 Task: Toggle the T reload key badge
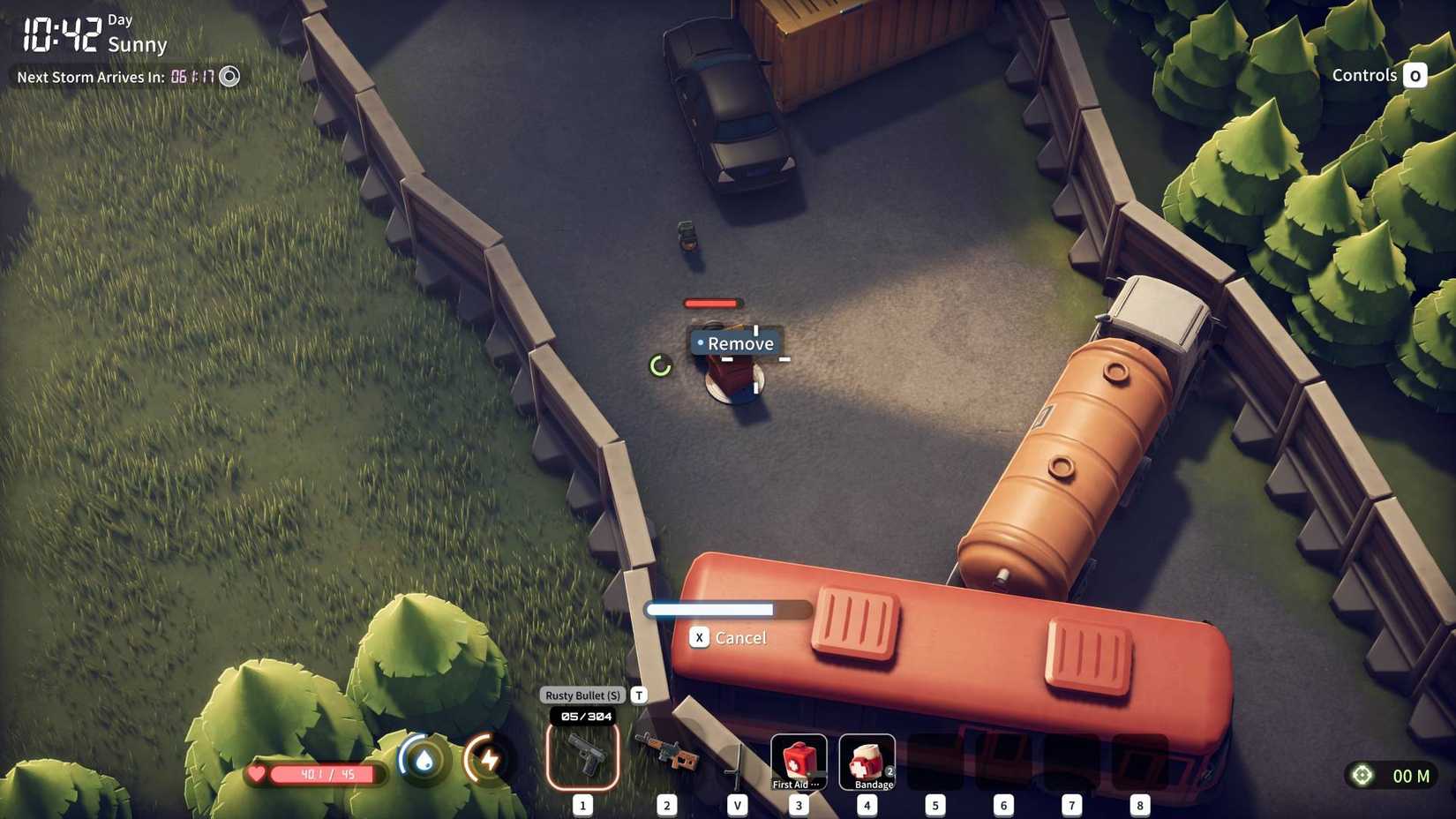tap(638, 695)
